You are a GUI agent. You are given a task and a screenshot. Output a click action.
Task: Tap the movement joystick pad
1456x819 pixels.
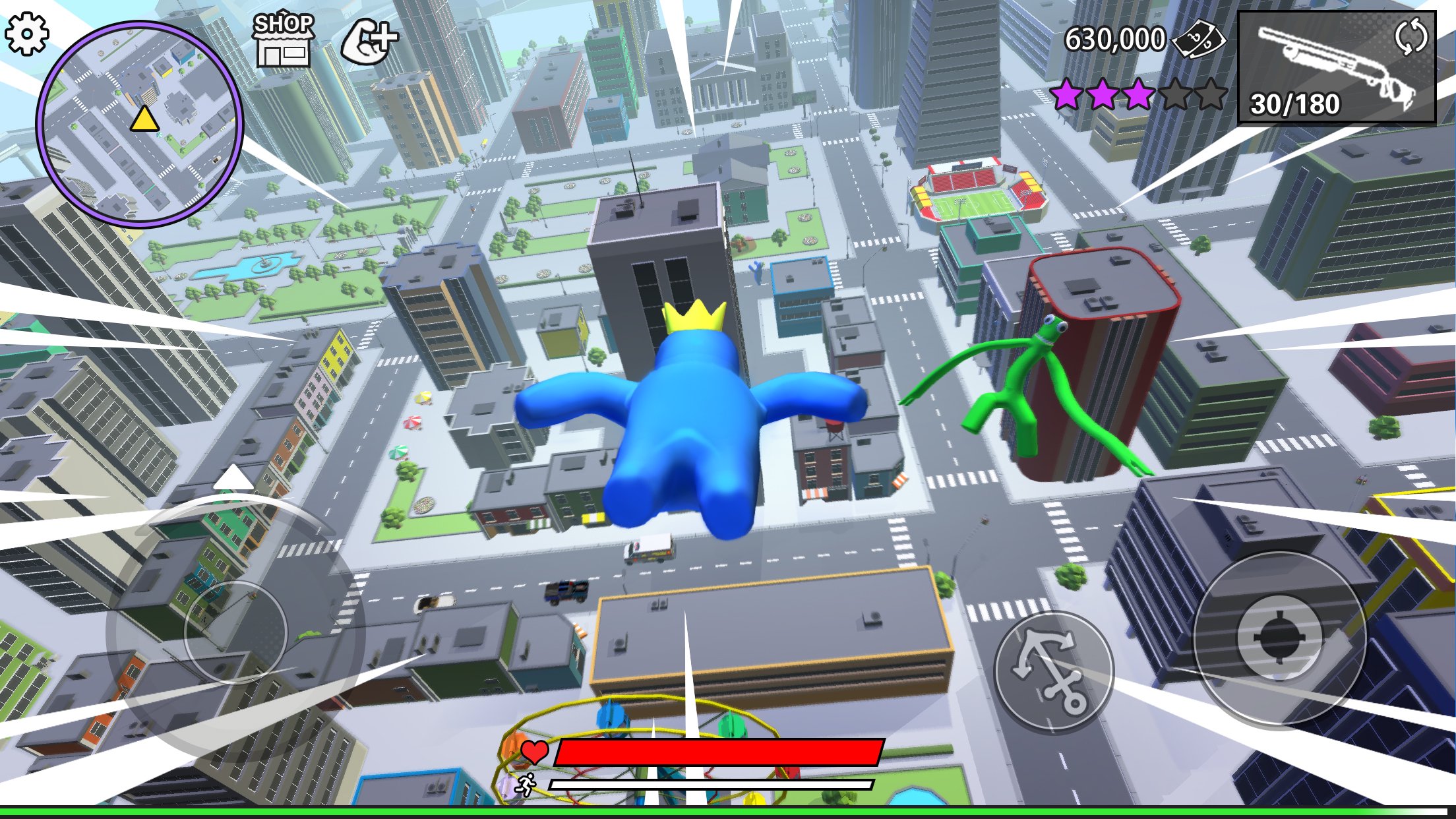click(235, 631)
